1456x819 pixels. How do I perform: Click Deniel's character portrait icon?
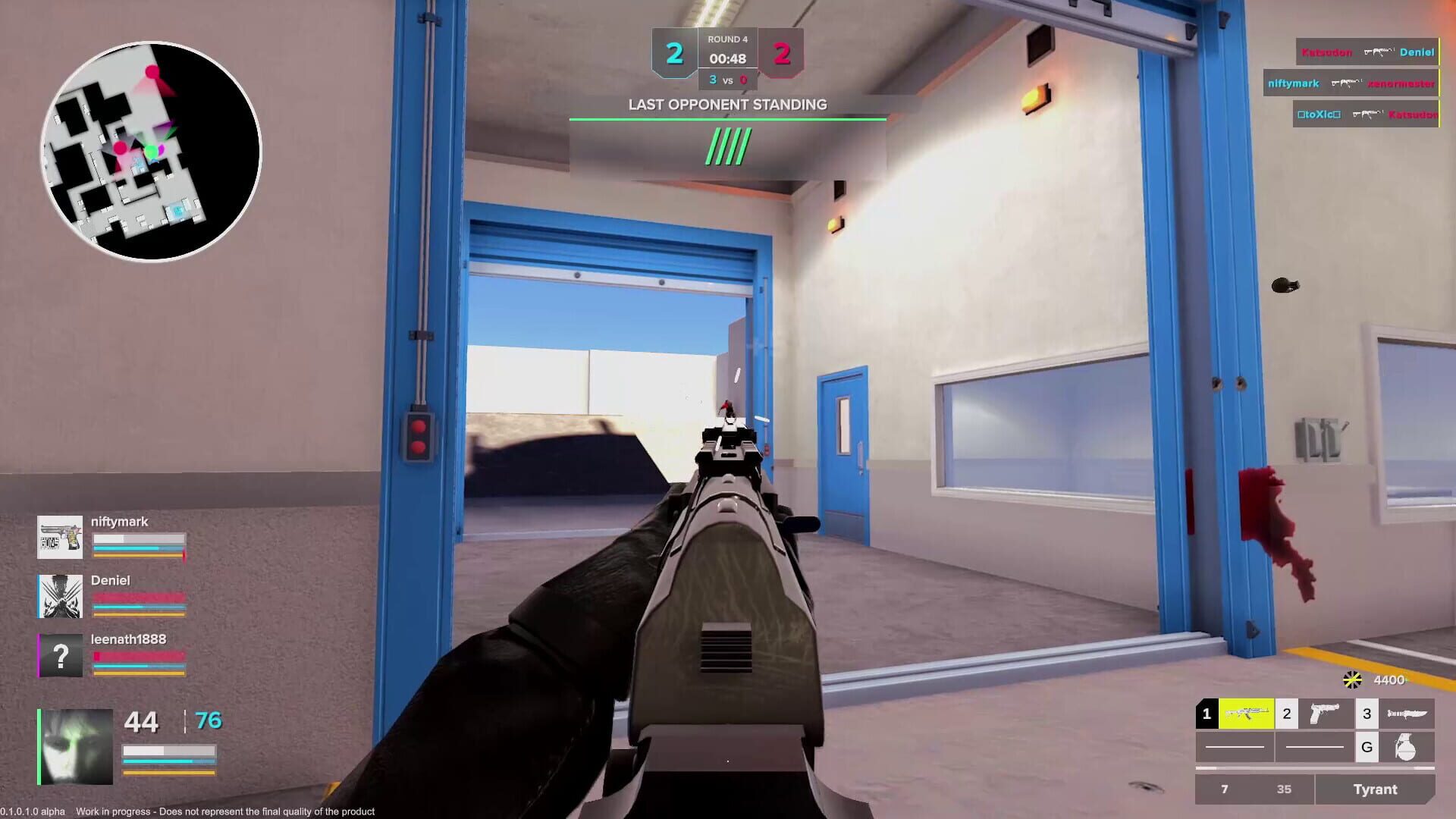(60, 597)
